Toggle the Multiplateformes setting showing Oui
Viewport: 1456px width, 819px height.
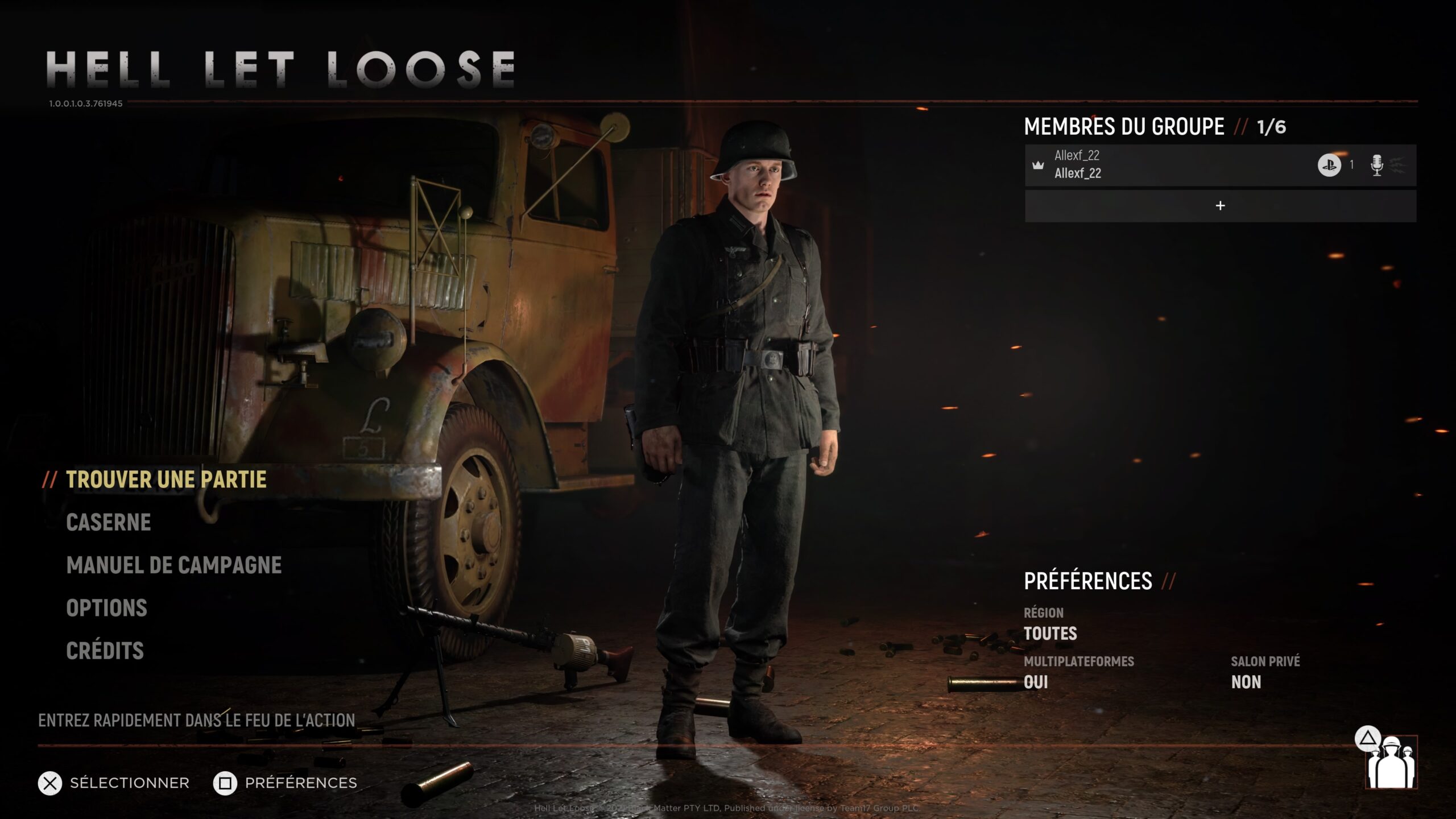(1036, 682)
